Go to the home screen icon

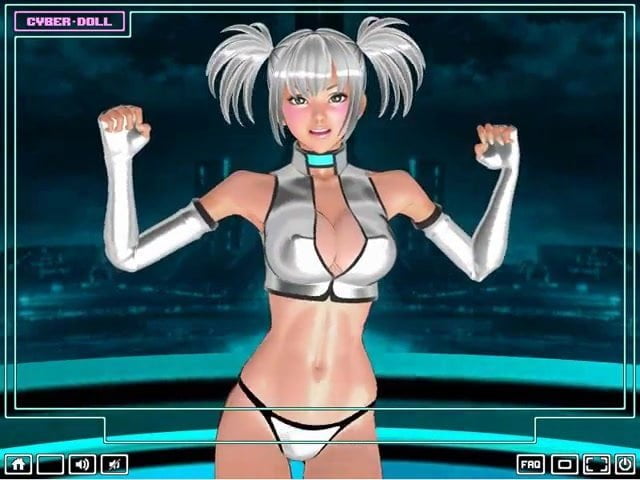(18, 464)
